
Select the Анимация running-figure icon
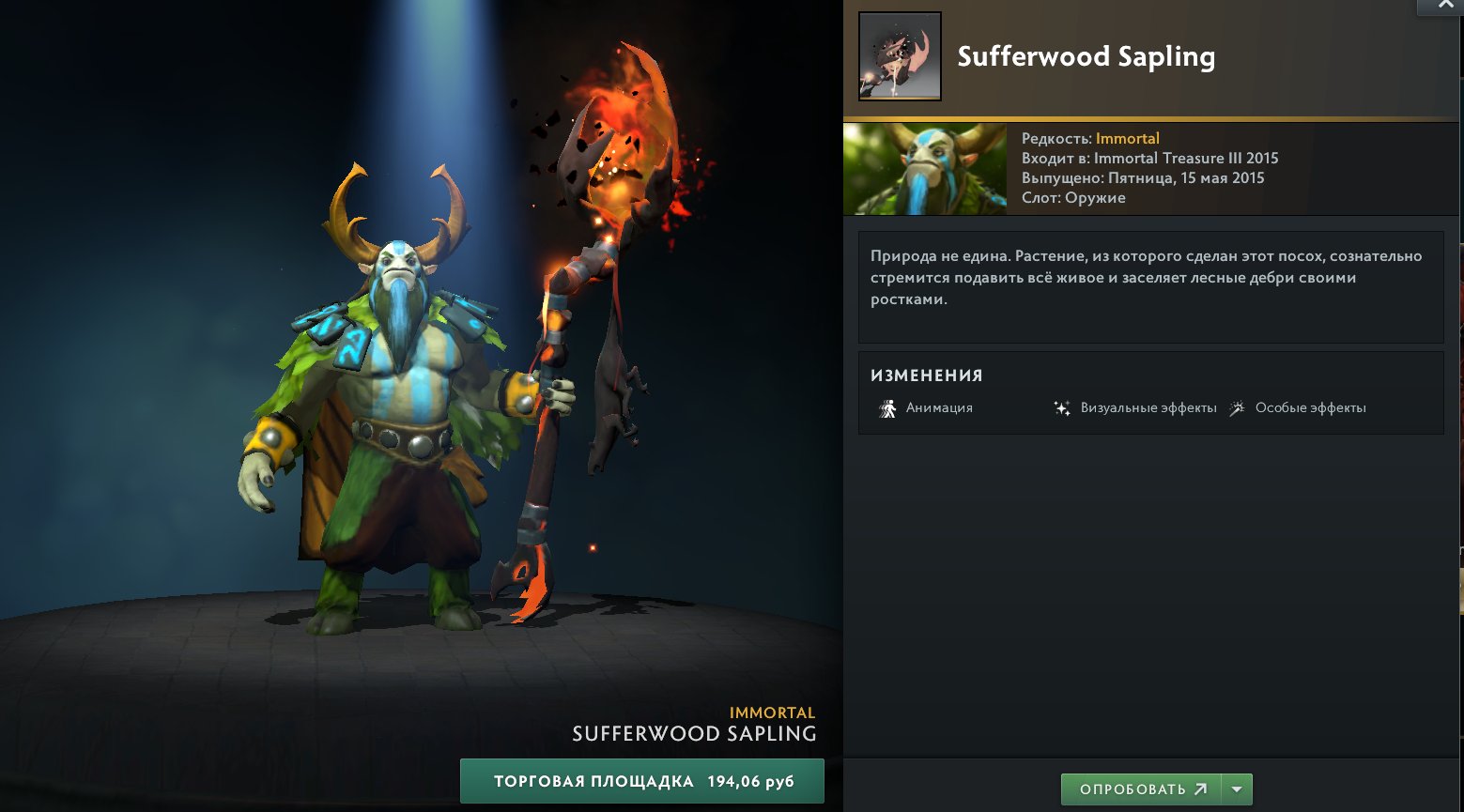click(x=886, y=407)
